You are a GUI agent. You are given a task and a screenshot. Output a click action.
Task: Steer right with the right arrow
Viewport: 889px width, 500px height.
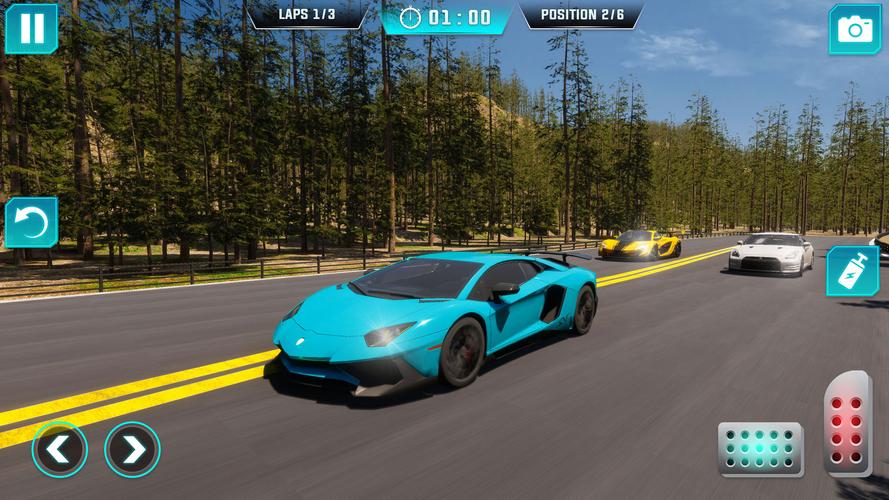coord(132,450)
